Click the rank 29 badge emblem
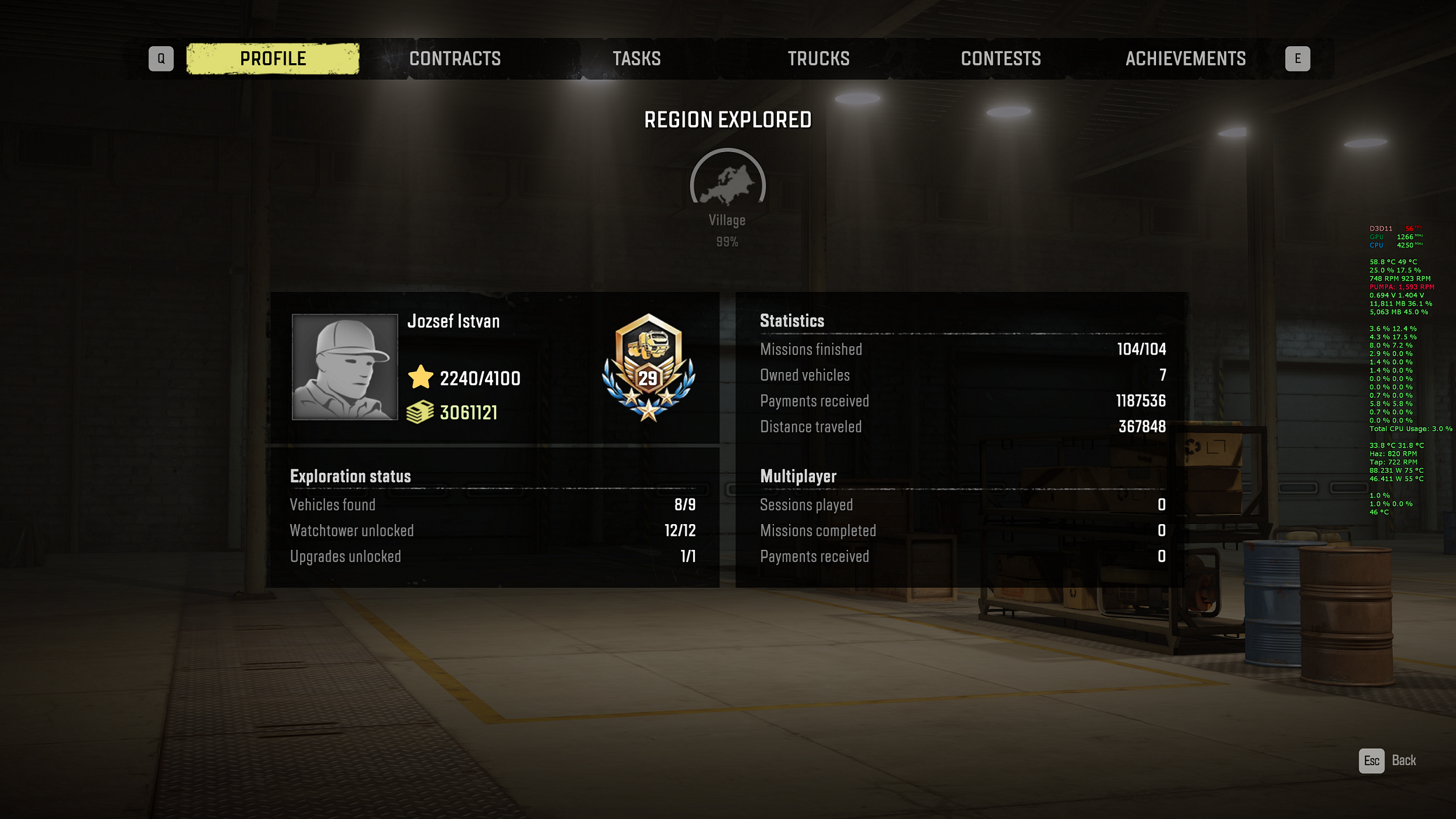 (x=648, y=368)
